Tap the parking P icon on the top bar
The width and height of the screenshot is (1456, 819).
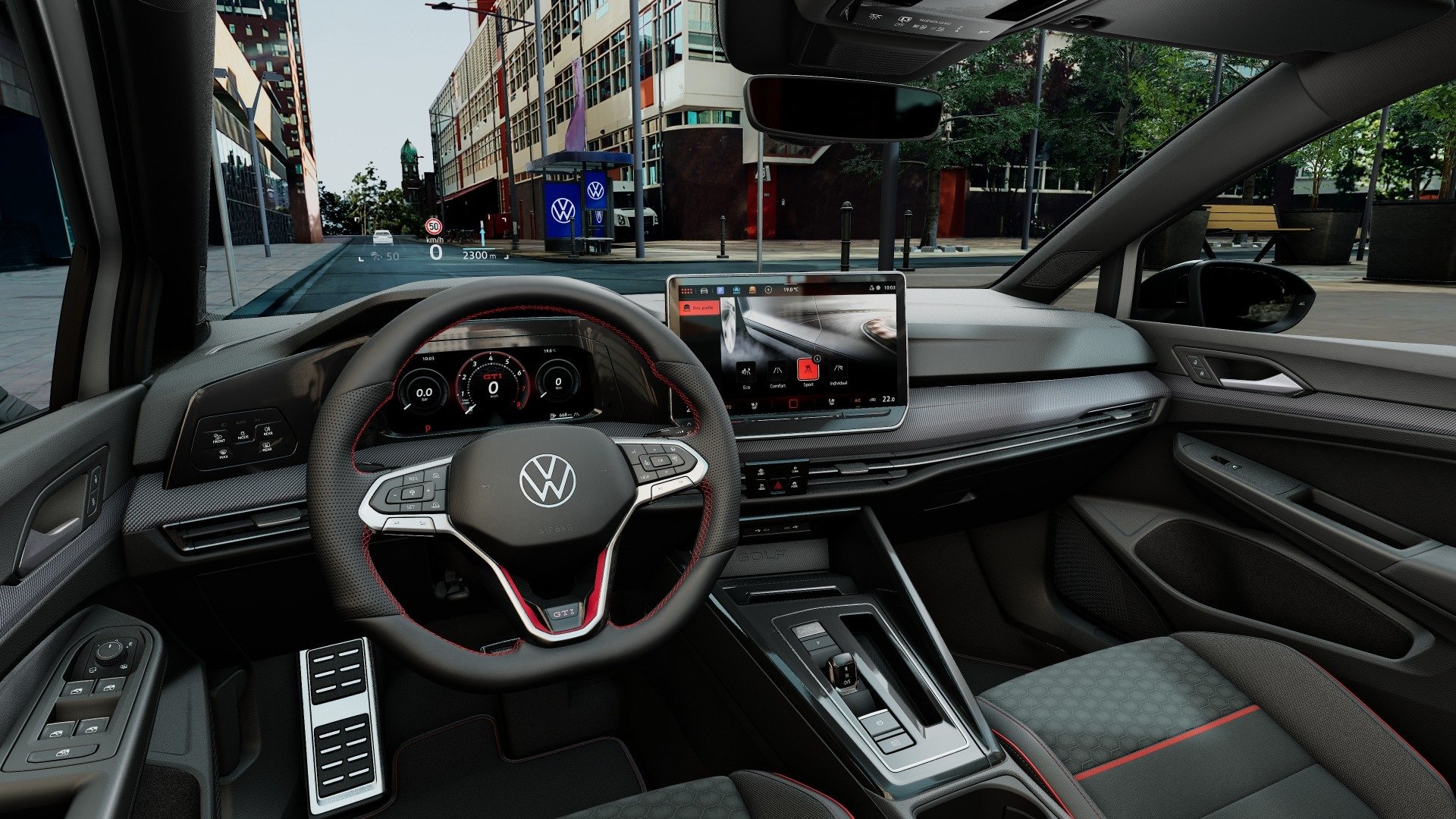pos(721,290)
